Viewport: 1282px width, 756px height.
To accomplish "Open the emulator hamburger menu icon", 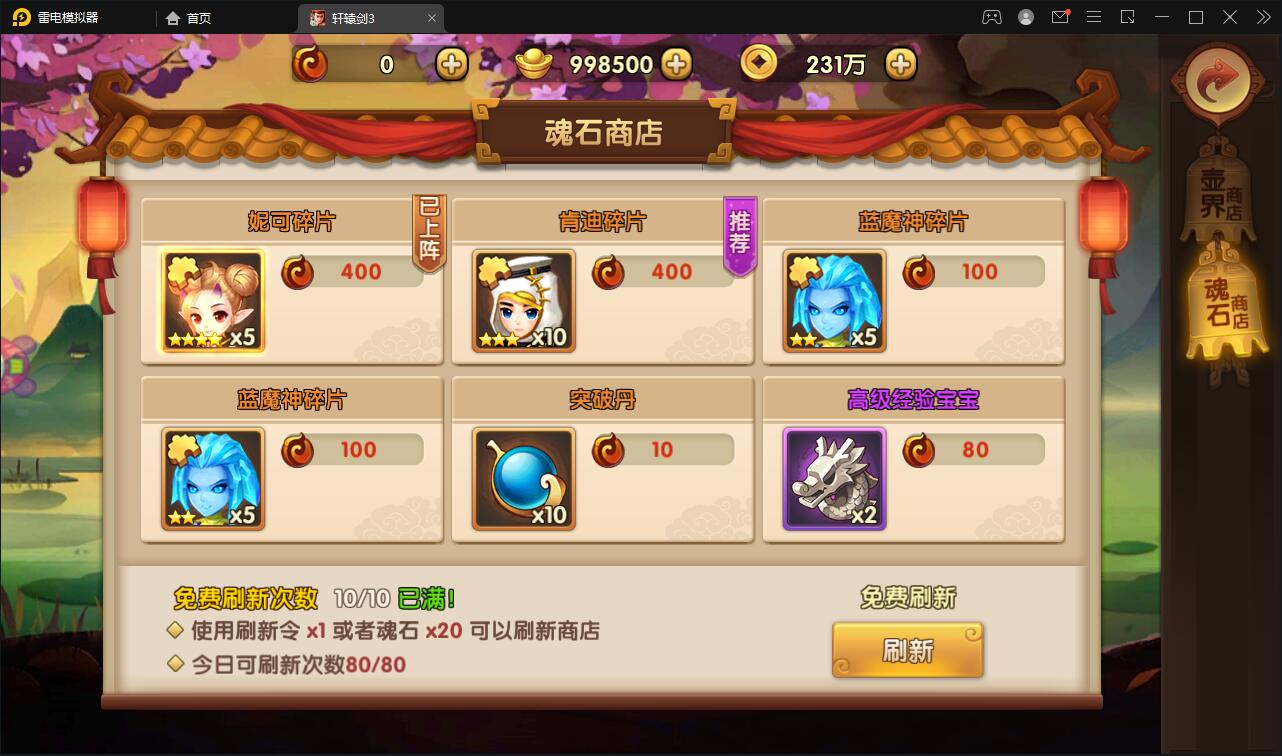I will pyautogui.click(x=1093, y=17).
